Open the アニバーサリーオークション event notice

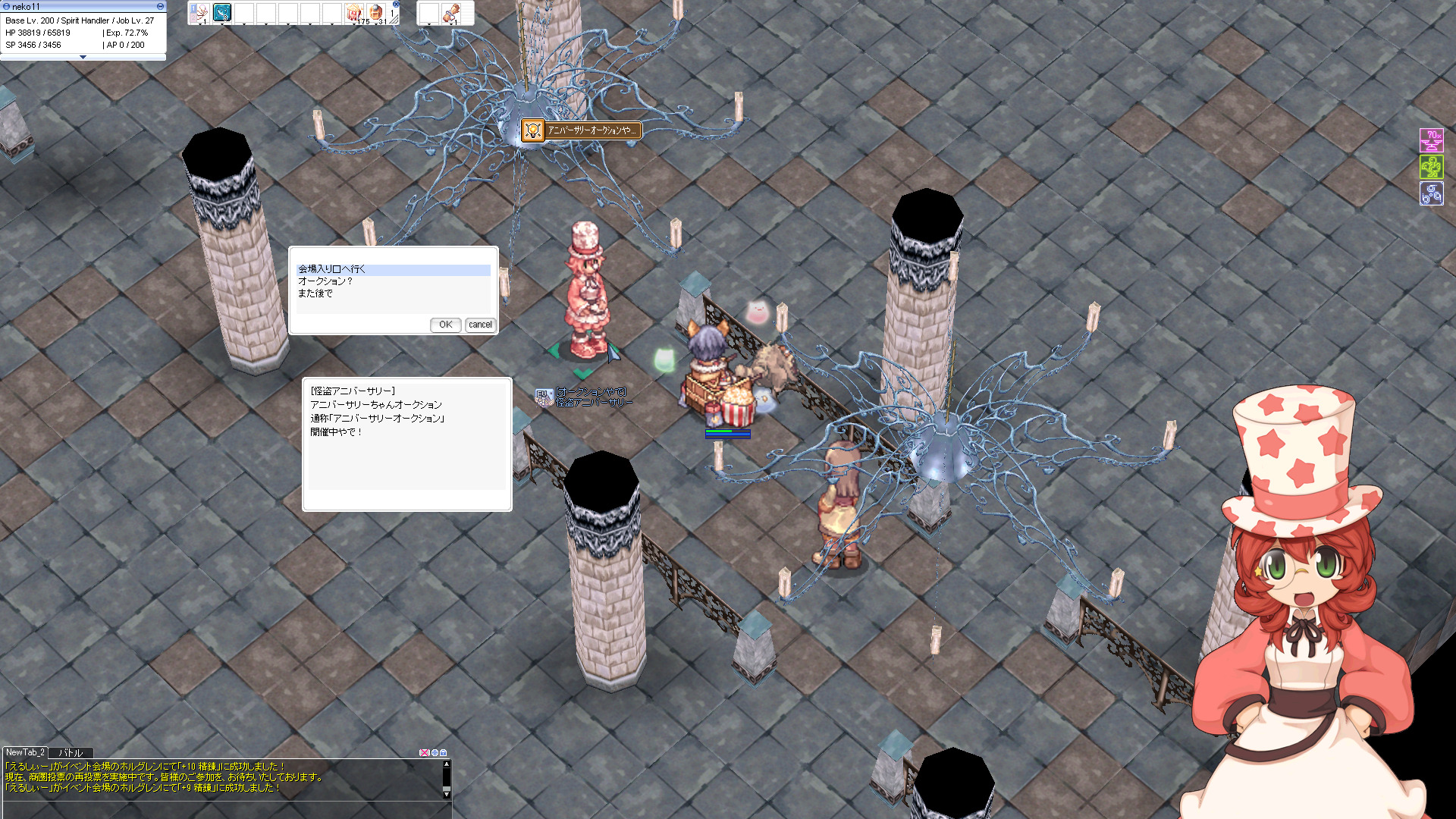point(581,130)
